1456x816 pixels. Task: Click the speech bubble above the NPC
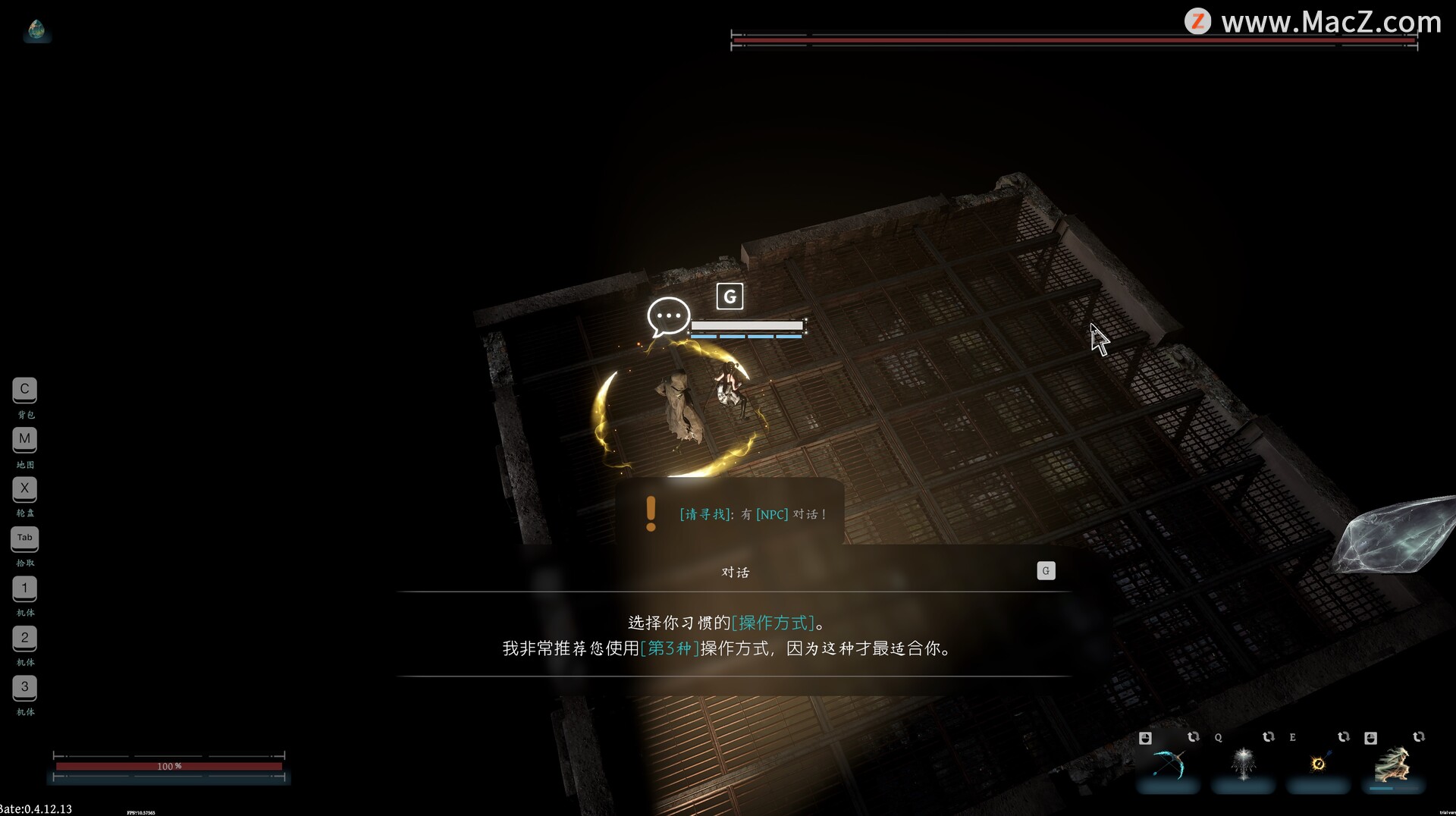pyautogui.click(x=668, y=315)
